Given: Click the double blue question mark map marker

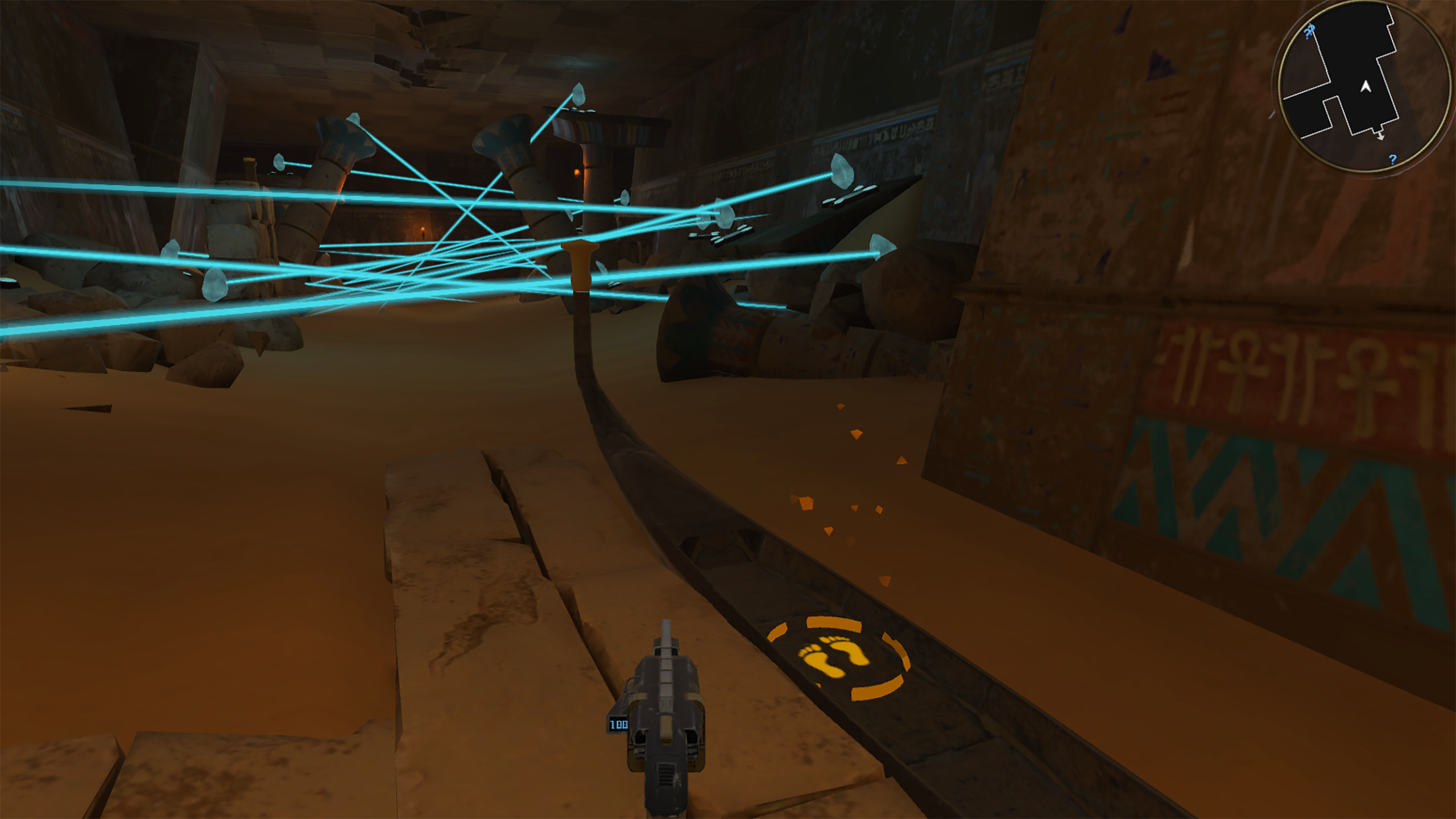Looking at the screenshot, I should [1310, 31].
